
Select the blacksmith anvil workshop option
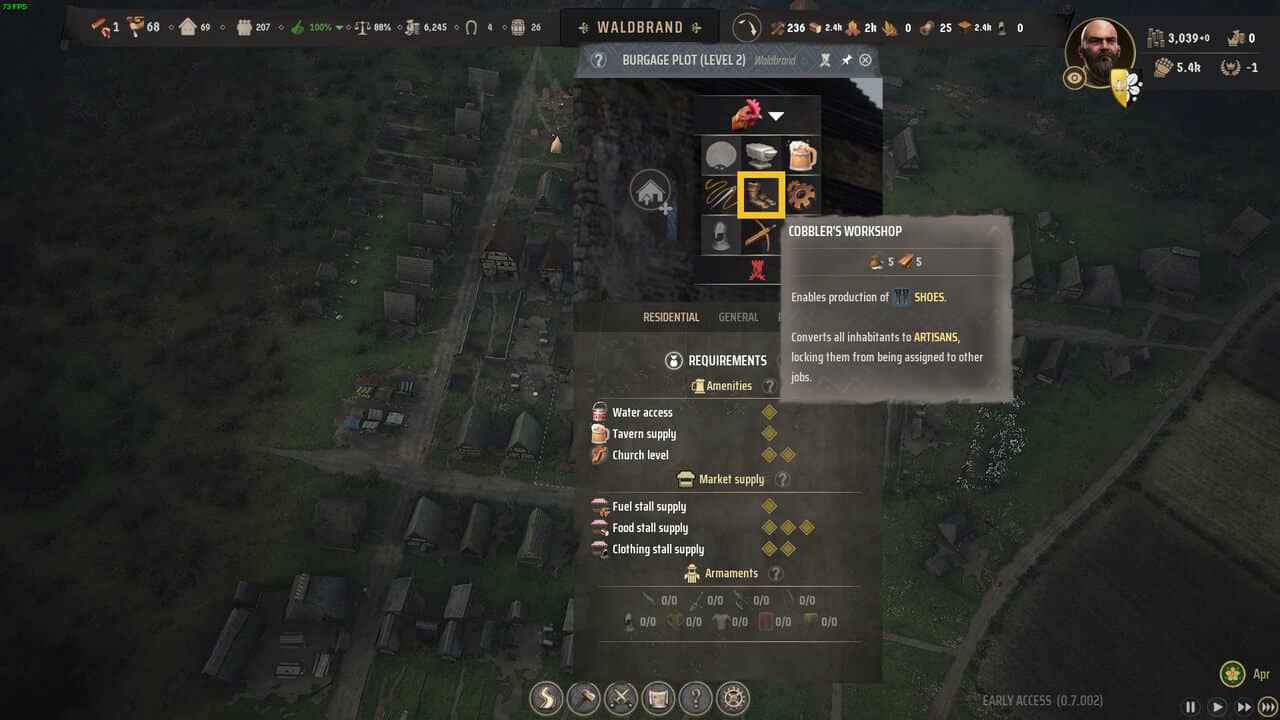click(x=760, y=155)
